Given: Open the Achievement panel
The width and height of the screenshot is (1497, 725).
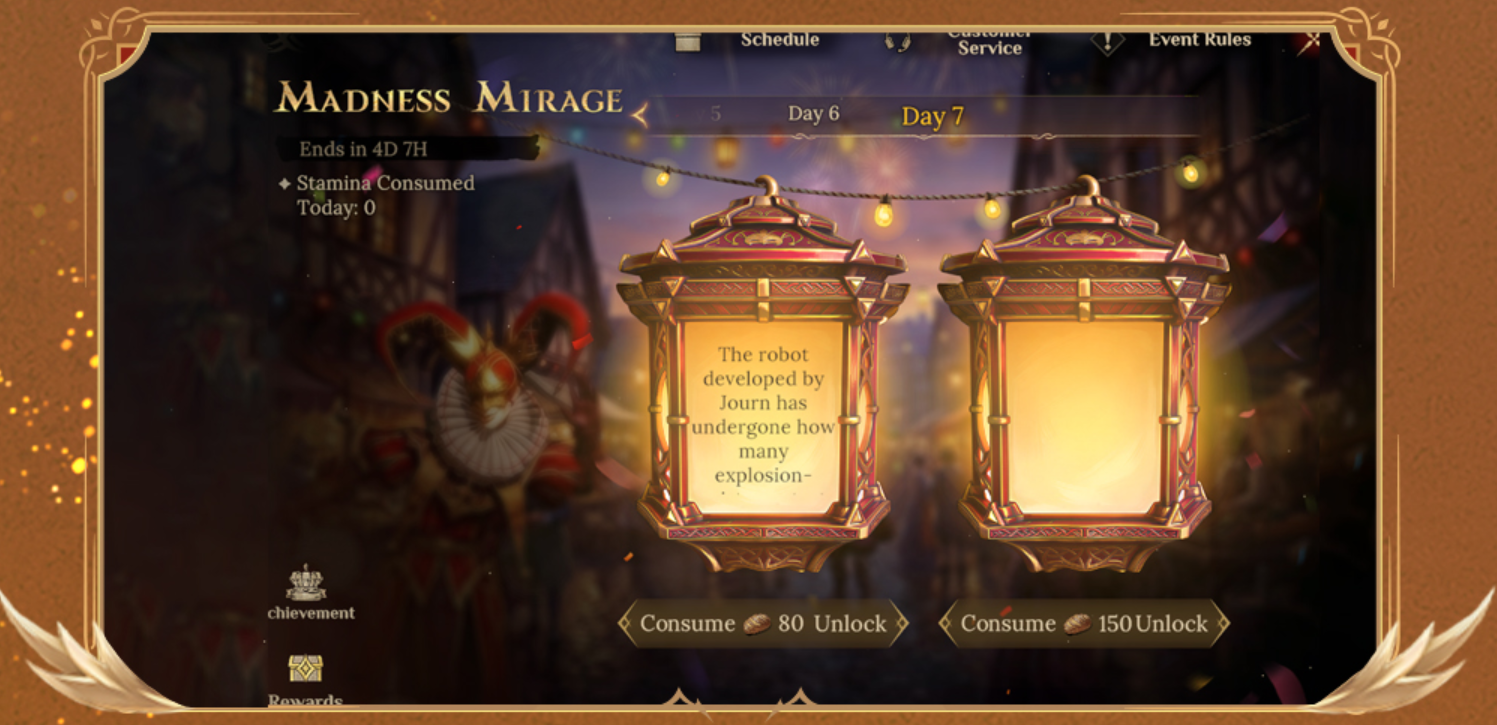Looking at the screenshot, I should point(308,592).
